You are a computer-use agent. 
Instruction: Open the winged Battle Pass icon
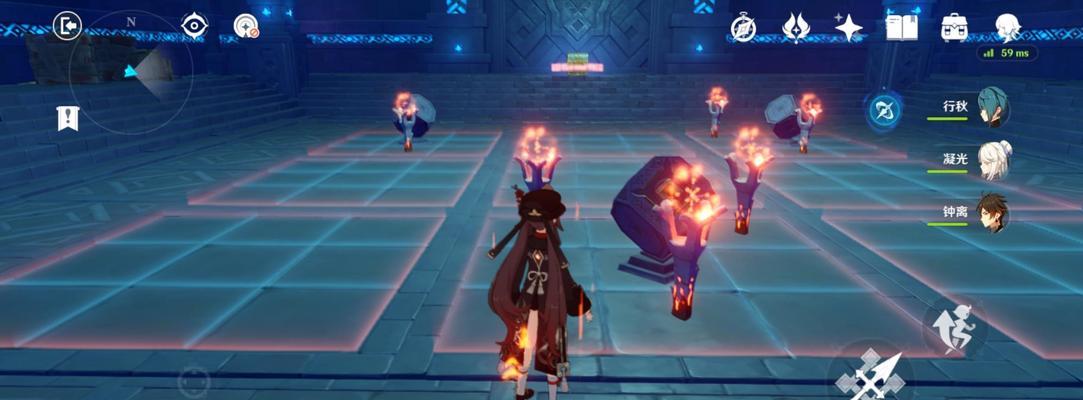coord(796,28)
